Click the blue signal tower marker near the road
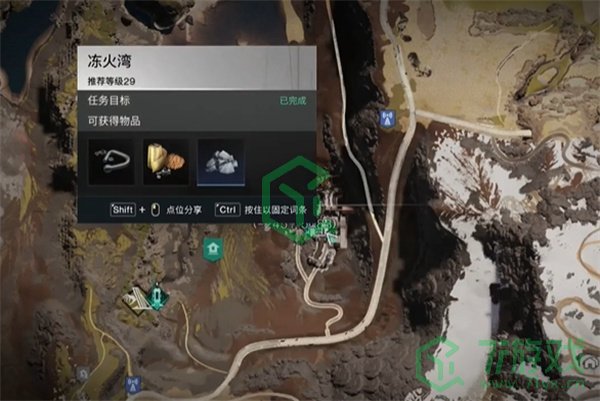 click(387, 120)
